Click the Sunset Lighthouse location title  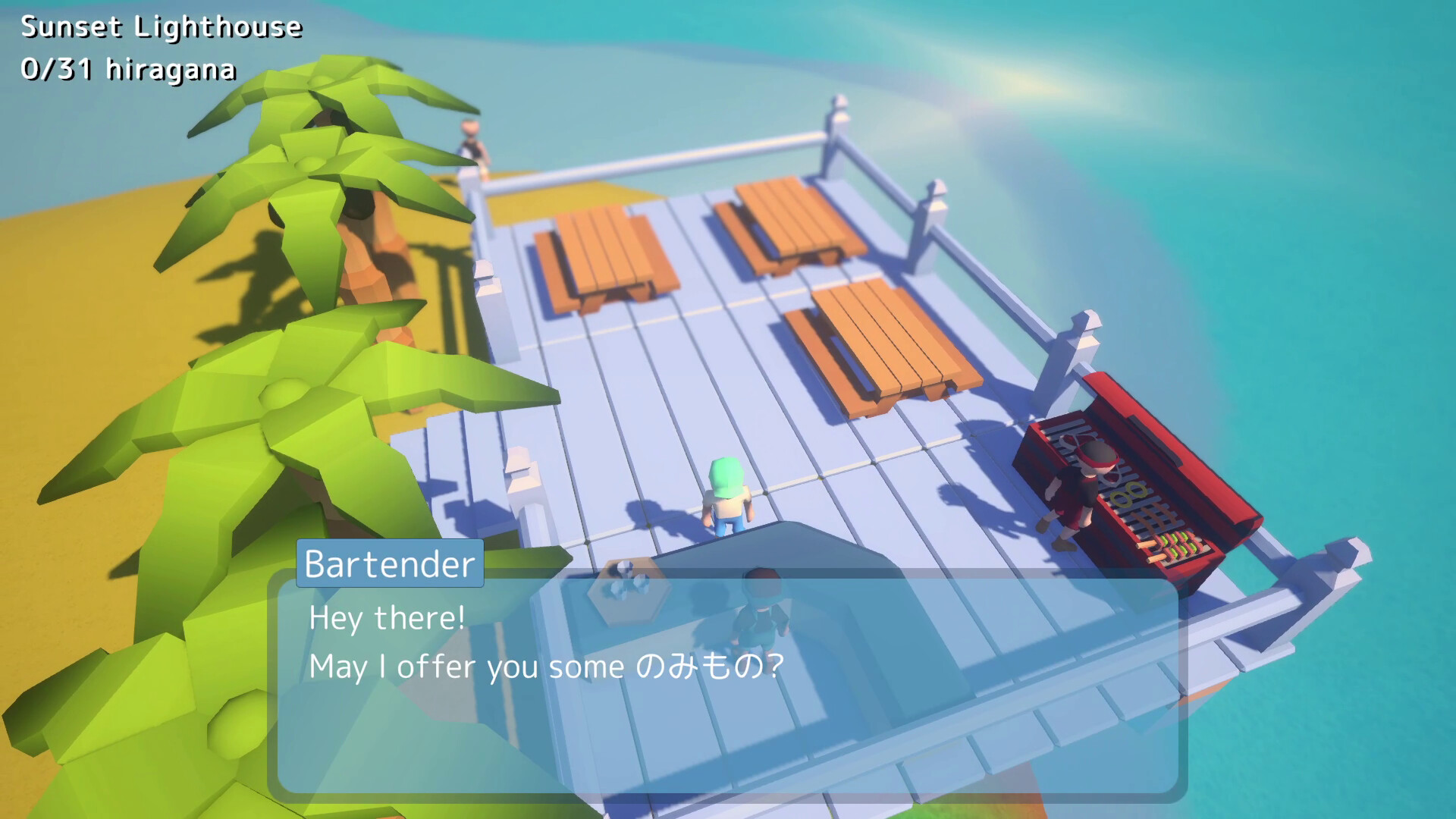158,26
